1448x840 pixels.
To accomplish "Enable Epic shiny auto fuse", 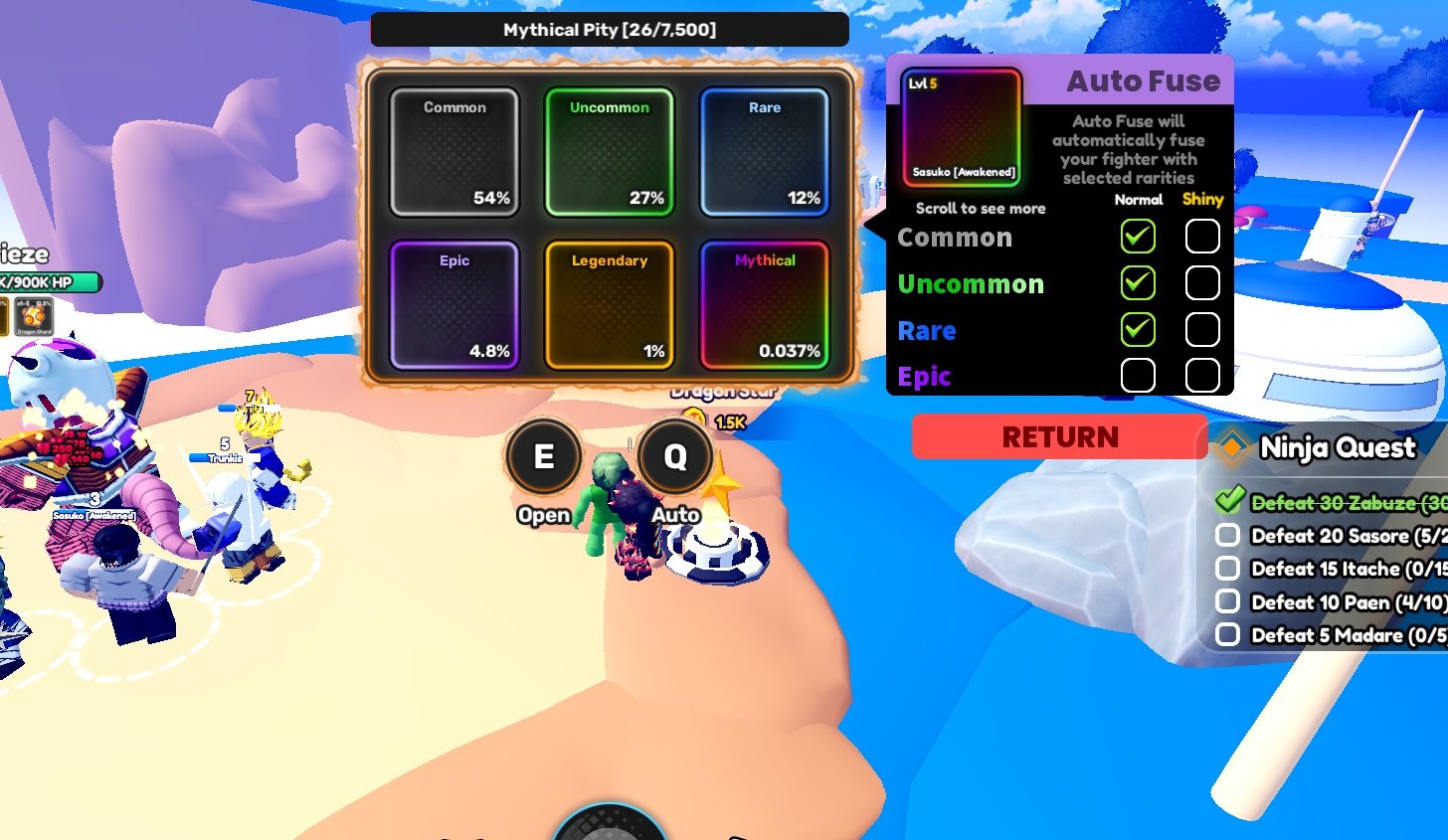I will pyautogui.click(x=1202, y=376).
